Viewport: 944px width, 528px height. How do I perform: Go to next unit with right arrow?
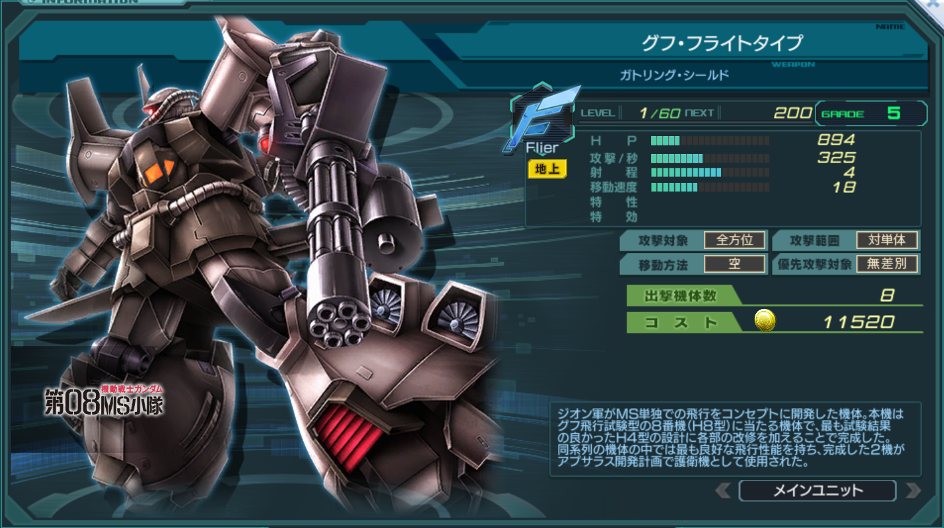pos(911,490)
